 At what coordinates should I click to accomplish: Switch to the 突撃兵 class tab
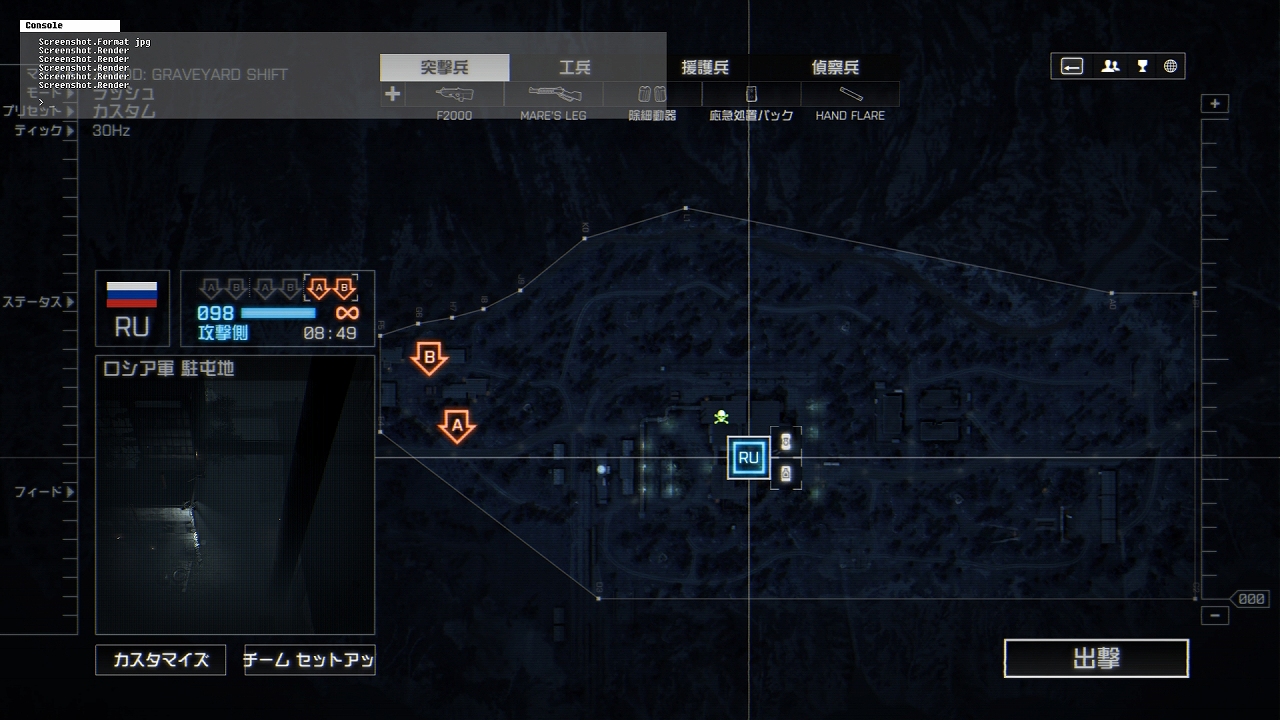(x=445, y=68)
